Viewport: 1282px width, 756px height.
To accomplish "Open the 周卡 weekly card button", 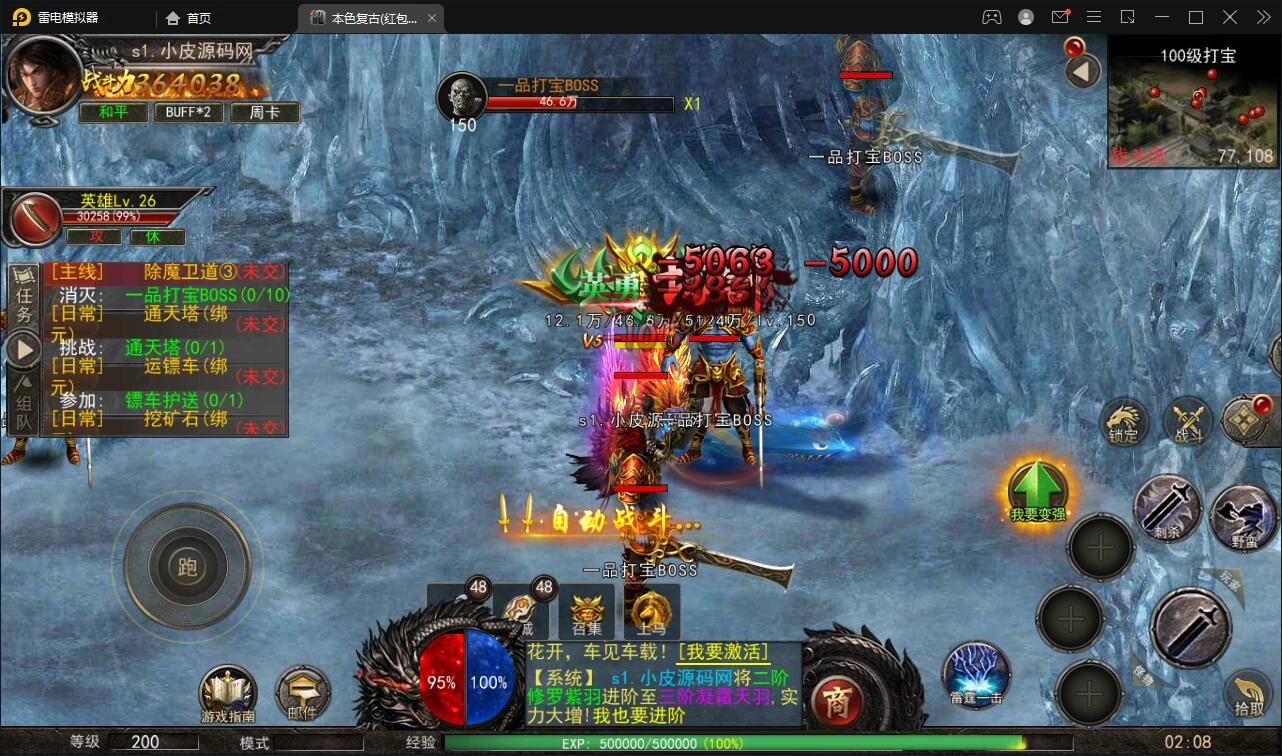I will 264,112.
